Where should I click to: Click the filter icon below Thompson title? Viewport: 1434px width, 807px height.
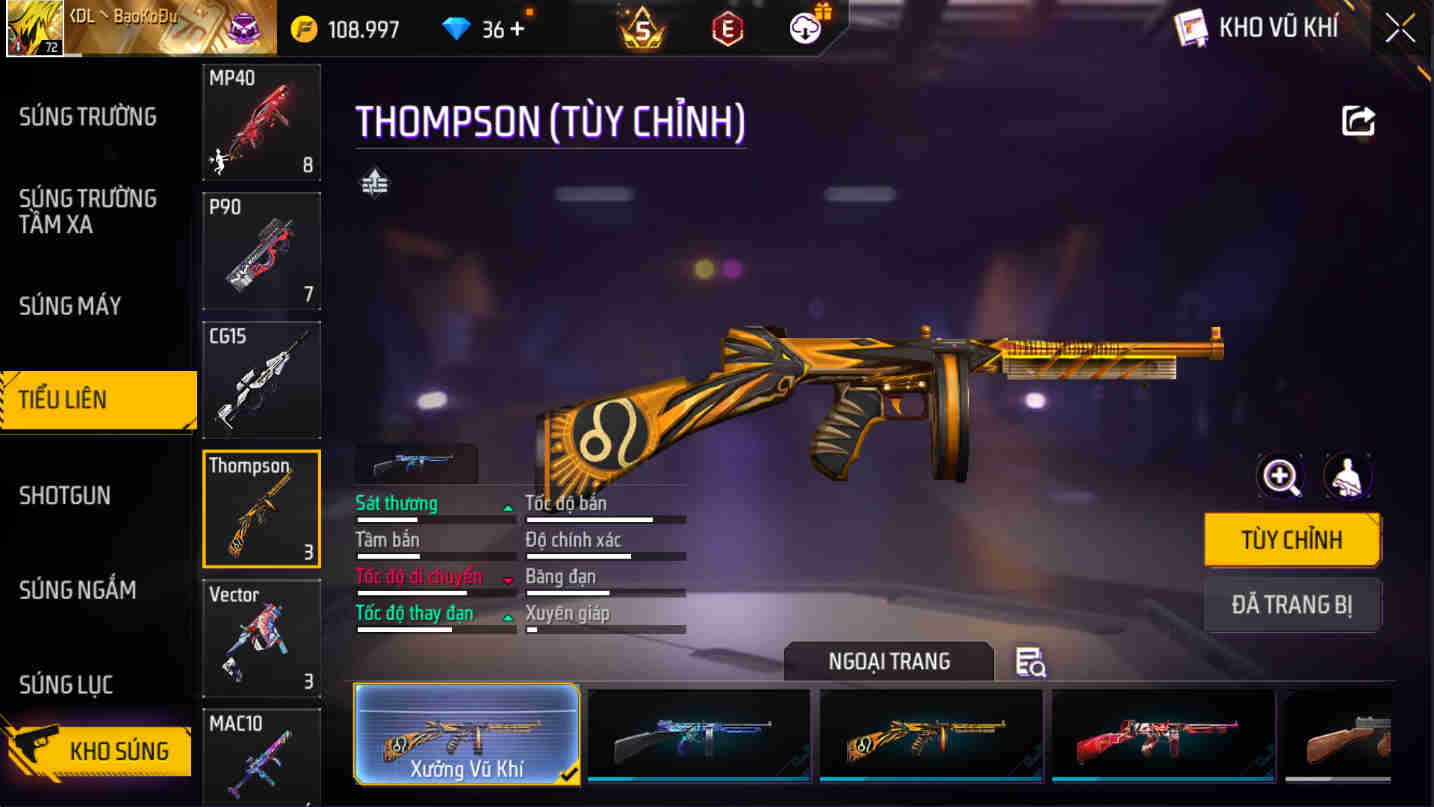click(x=374, y=182)
